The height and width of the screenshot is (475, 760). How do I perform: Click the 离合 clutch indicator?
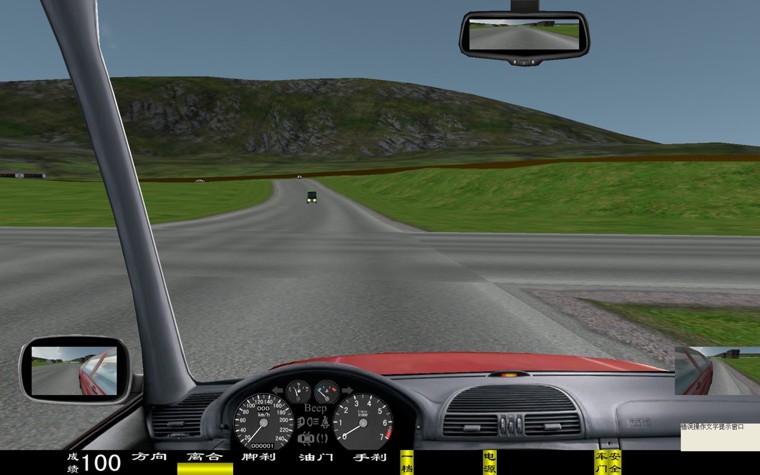pyautogui.click(x=205, y=462)
